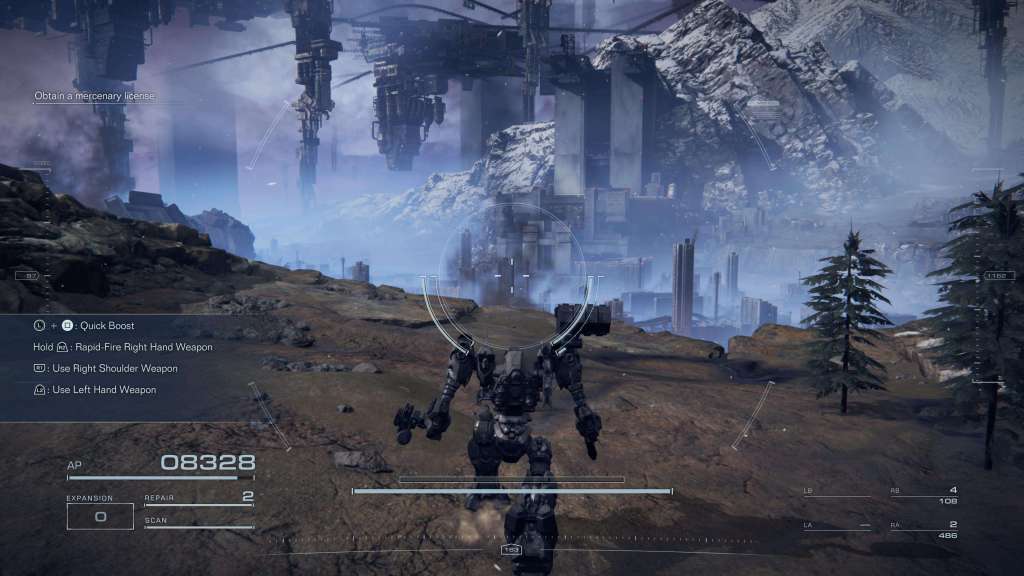Click the compass heading marker

[511, 550]
